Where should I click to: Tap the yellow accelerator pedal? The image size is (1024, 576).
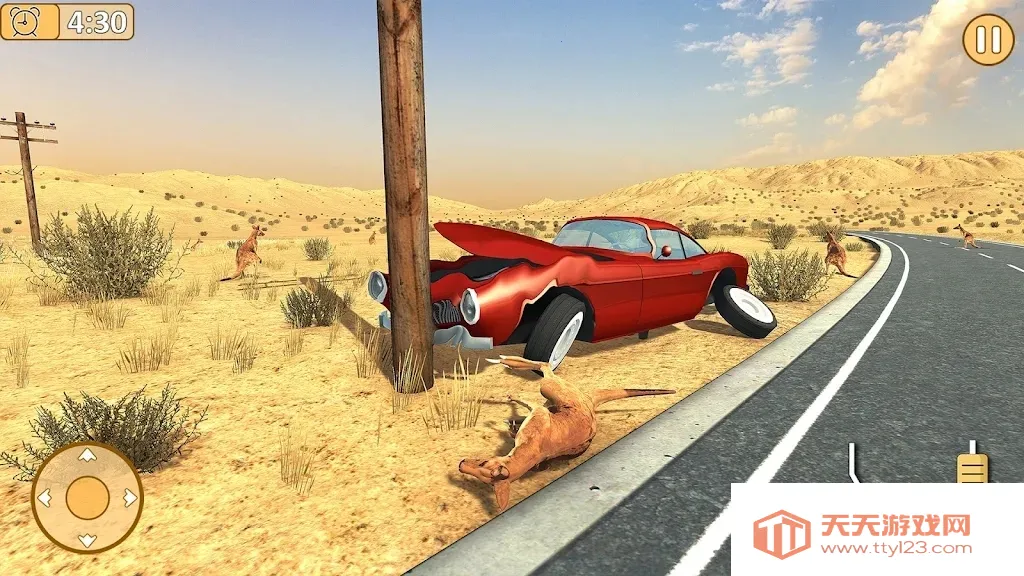coord(972,466)
